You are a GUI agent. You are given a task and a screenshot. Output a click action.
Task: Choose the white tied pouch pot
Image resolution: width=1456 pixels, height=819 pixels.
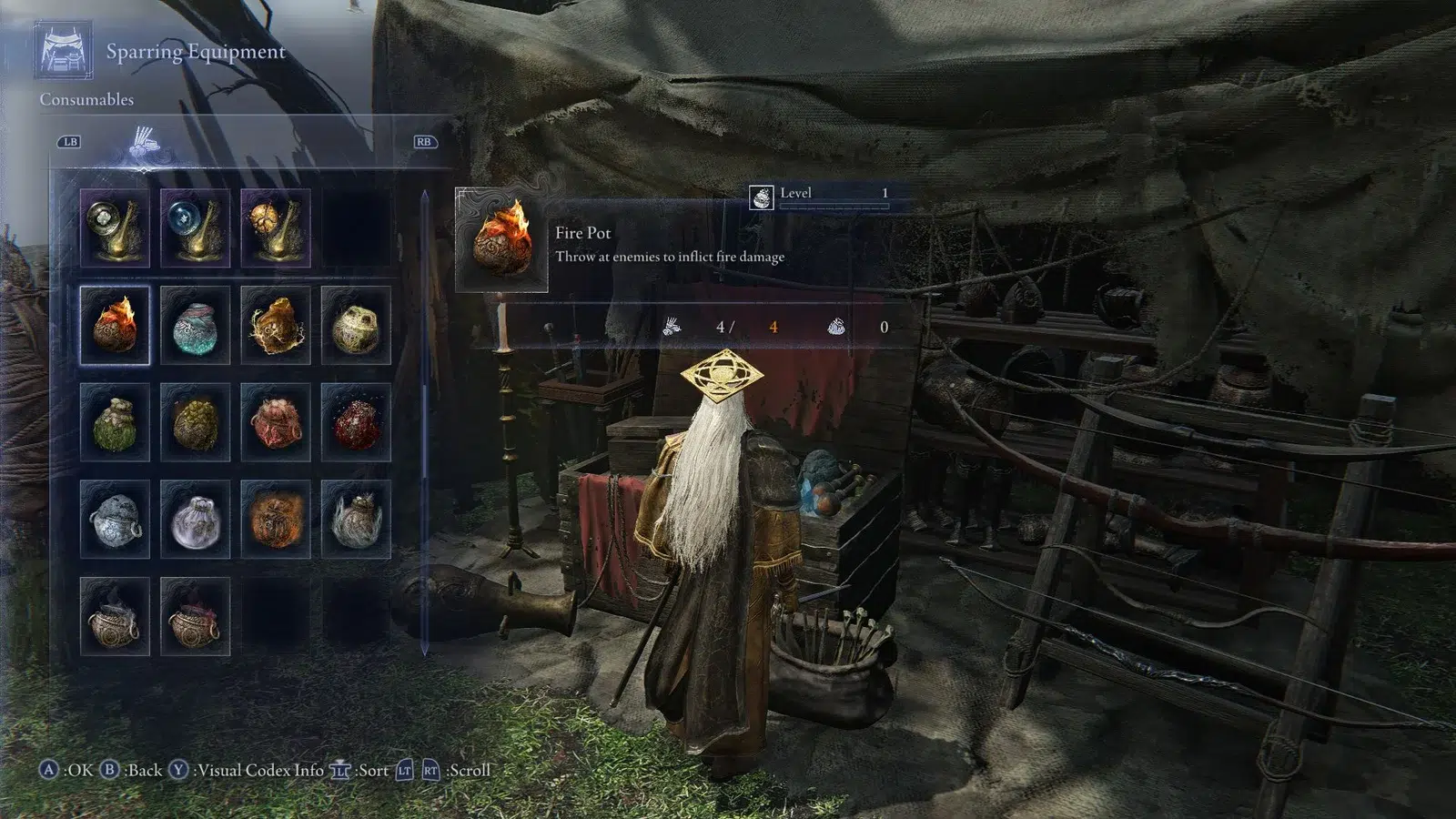pyautogui.click(x=195, y=519)
